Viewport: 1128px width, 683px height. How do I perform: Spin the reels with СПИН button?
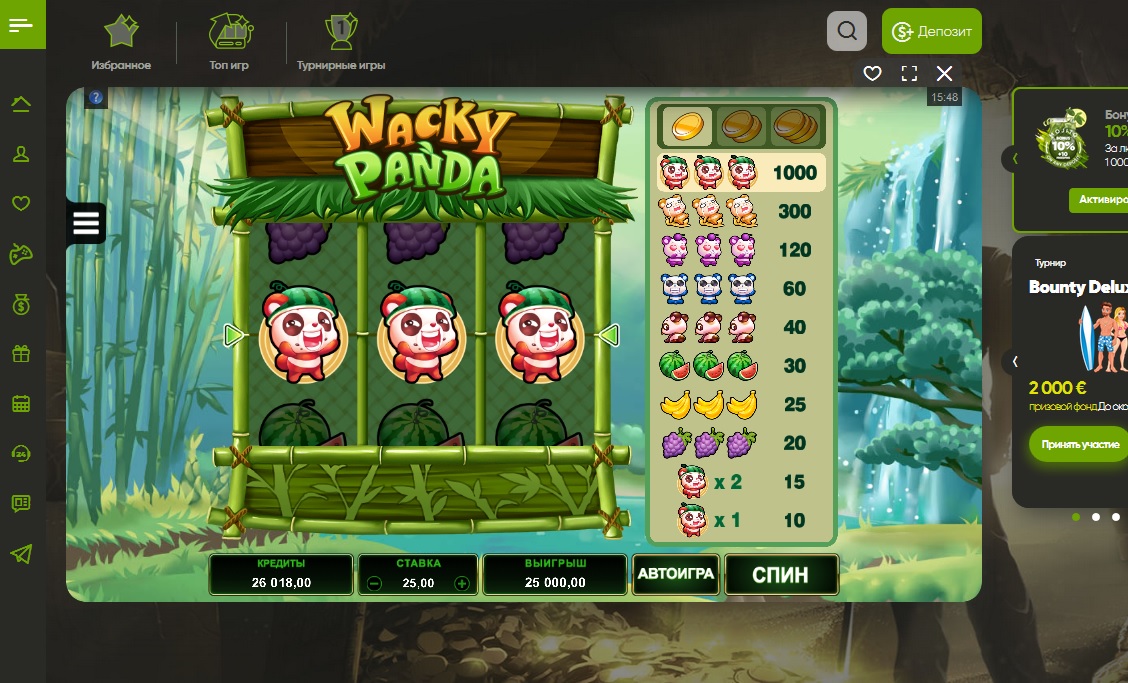click(780, 575)
